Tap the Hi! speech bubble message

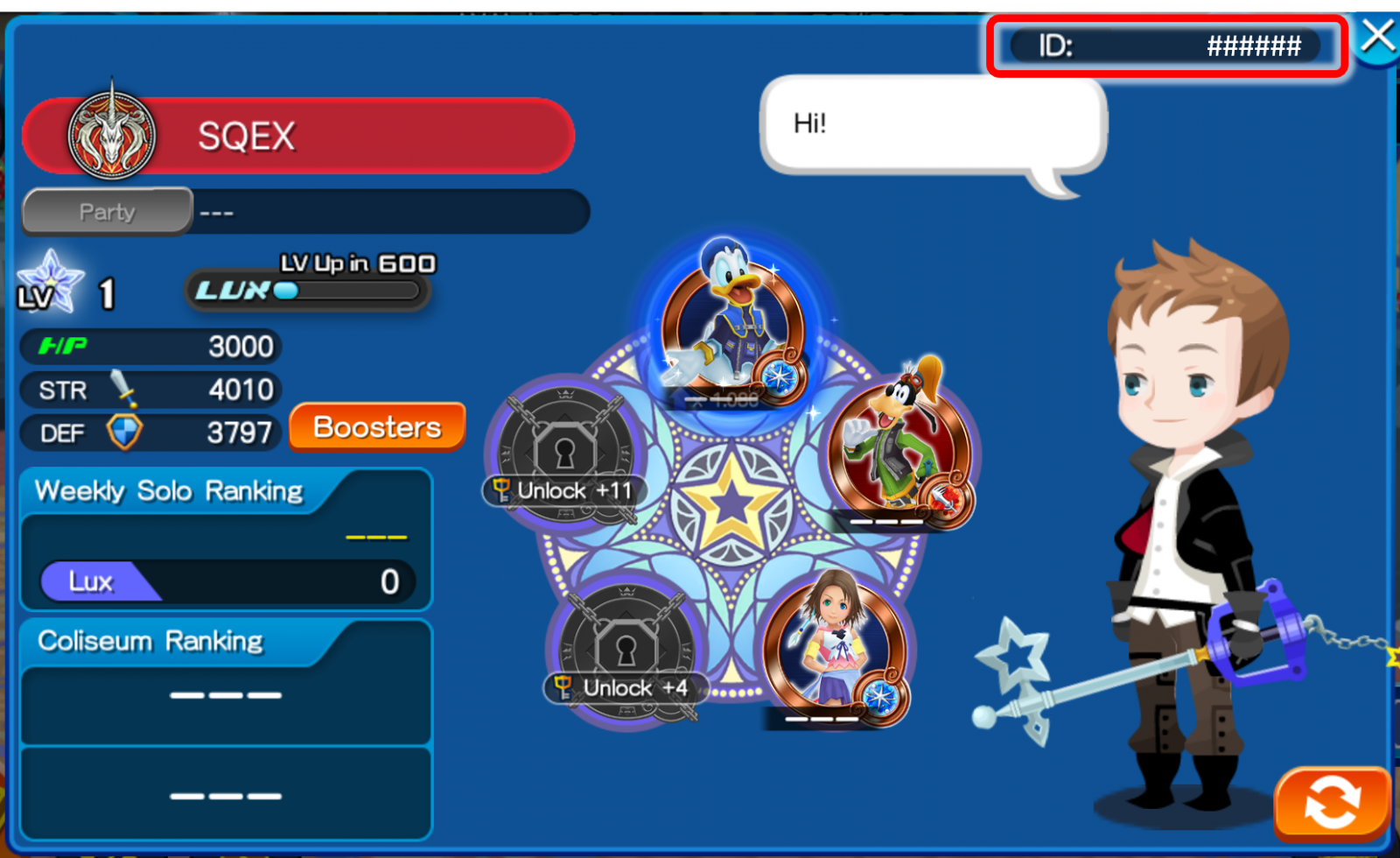(933, 125)
